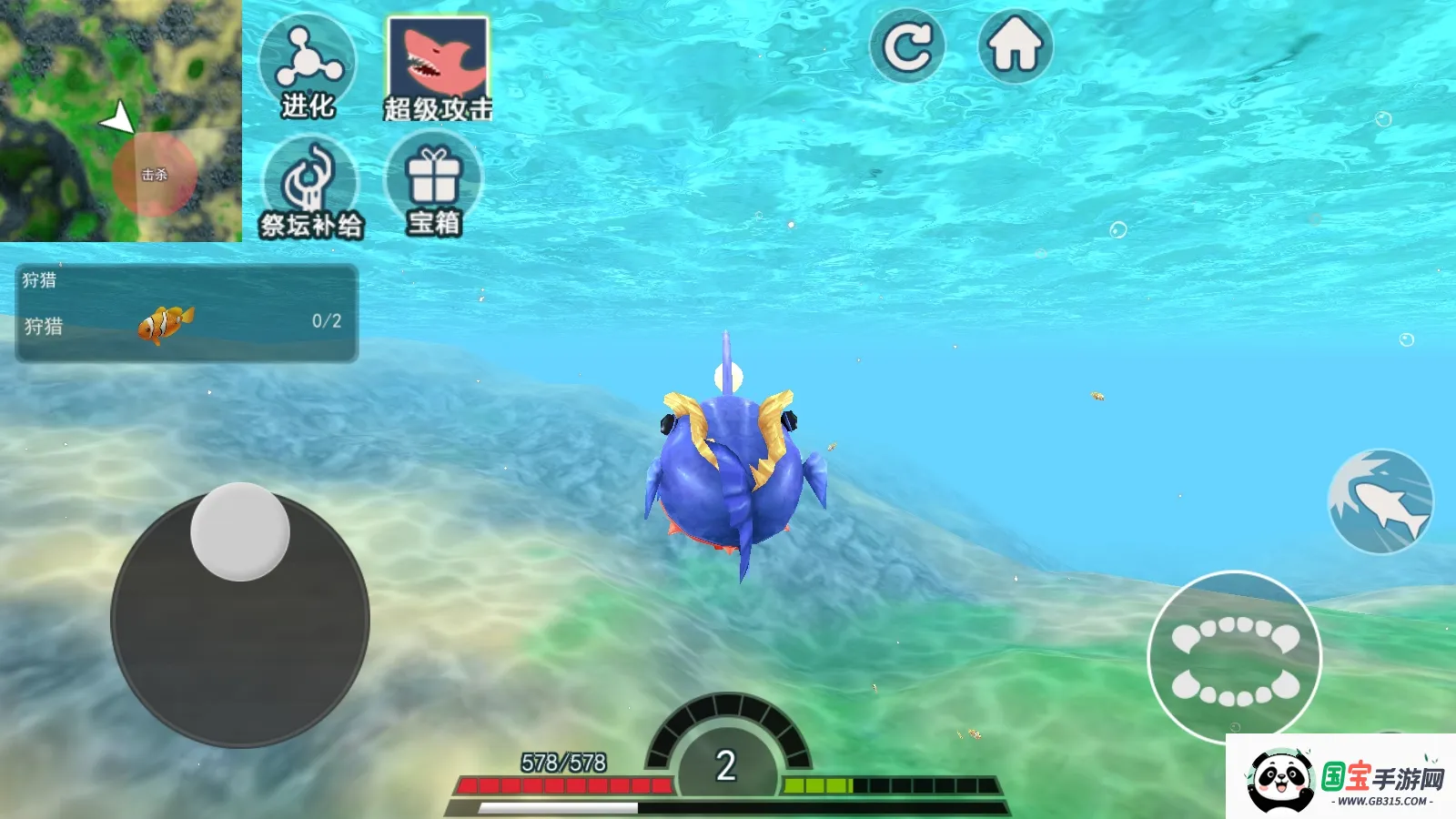Open the 祭坛补给 altar supply
1456x819 pixels.
coord(310,187)
